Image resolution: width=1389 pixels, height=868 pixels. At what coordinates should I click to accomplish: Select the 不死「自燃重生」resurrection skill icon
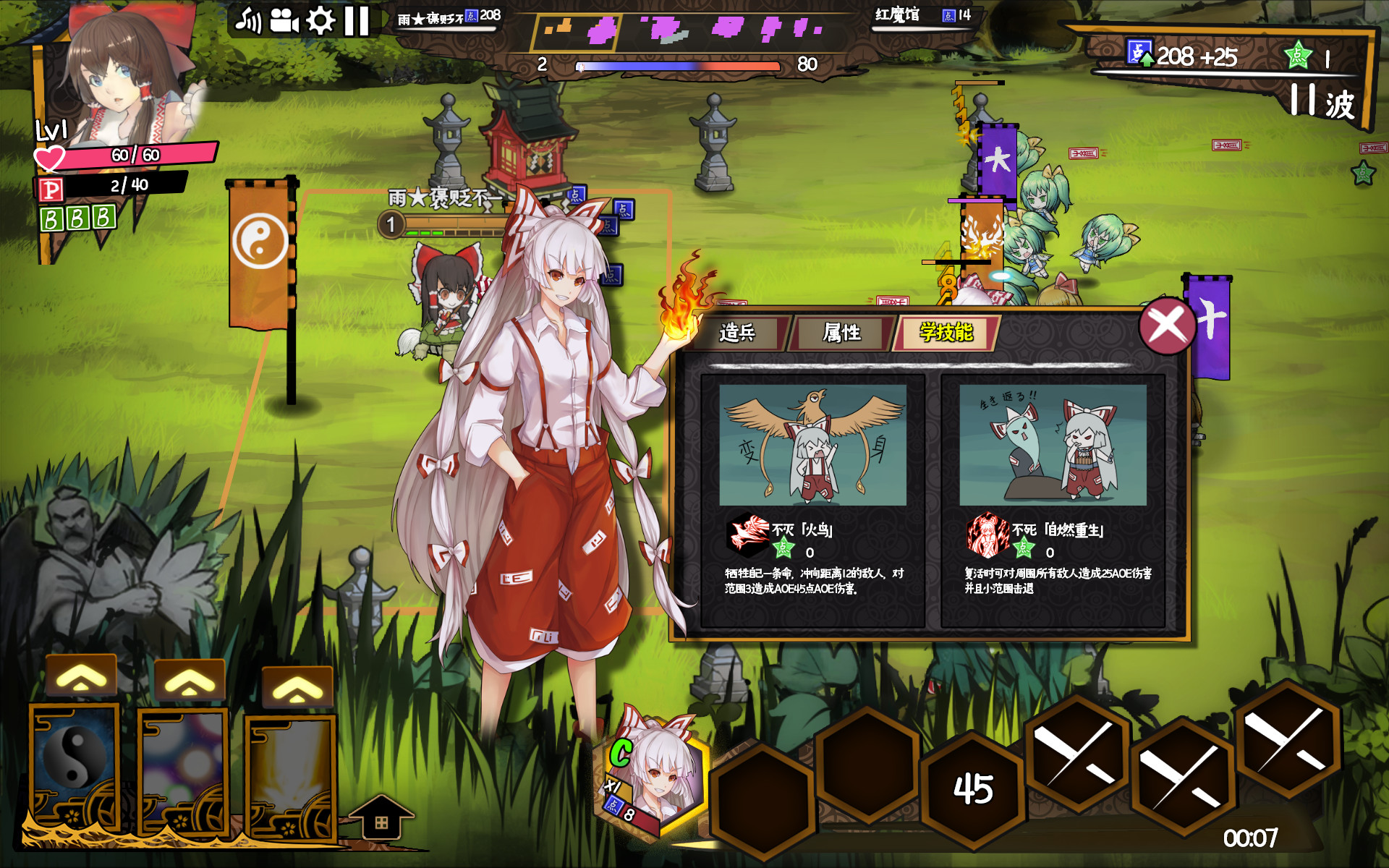(984, 535)
